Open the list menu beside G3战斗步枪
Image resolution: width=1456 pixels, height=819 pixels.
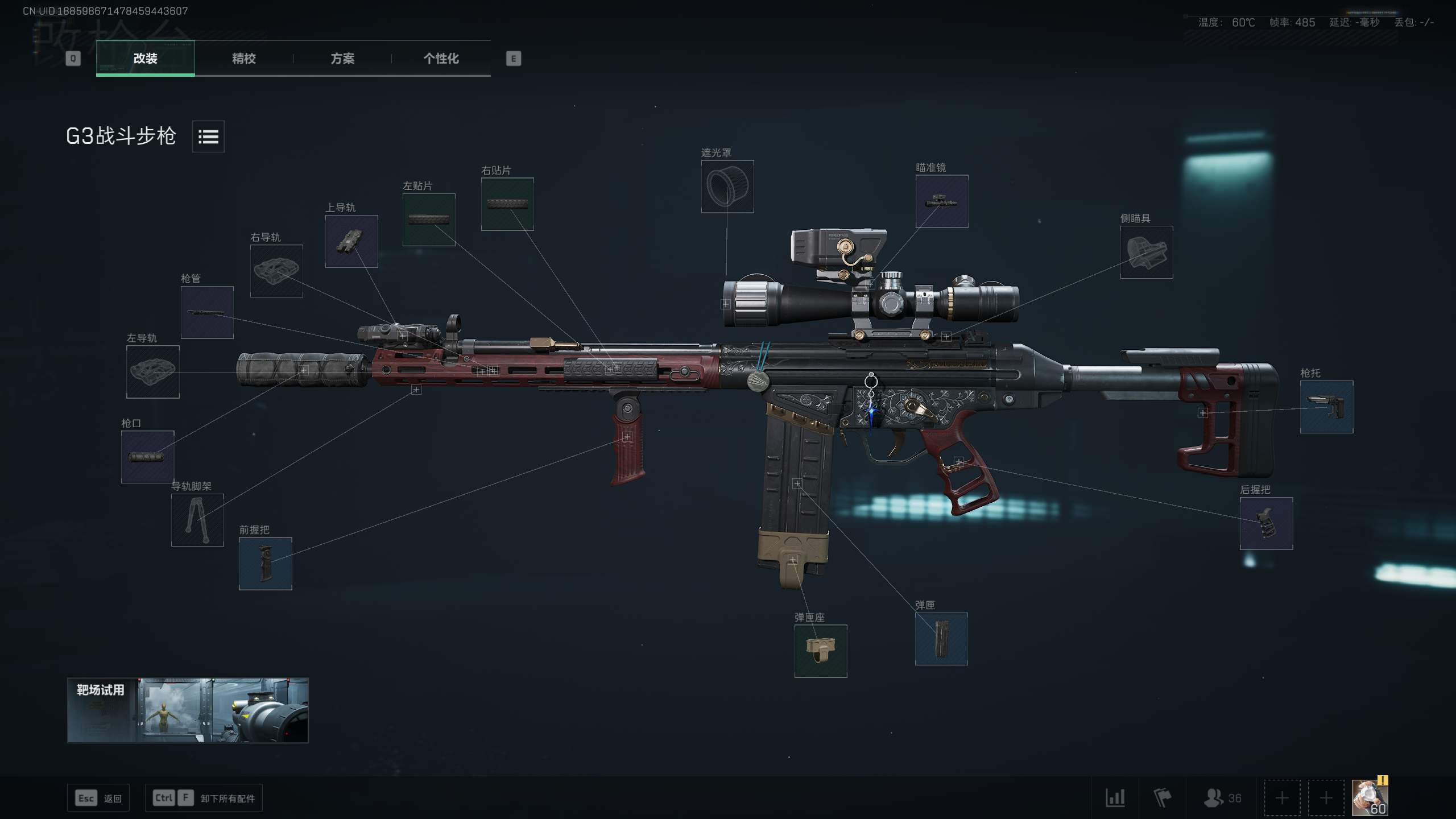[x=208, y=136]
